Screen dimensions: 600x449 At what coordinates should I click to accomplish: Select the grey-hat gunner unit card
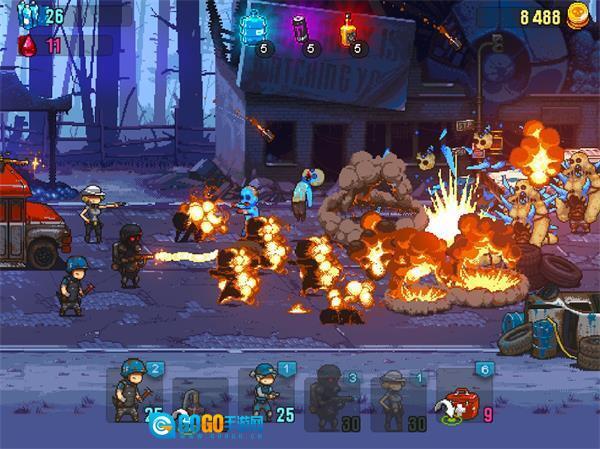tap(397, 394)
